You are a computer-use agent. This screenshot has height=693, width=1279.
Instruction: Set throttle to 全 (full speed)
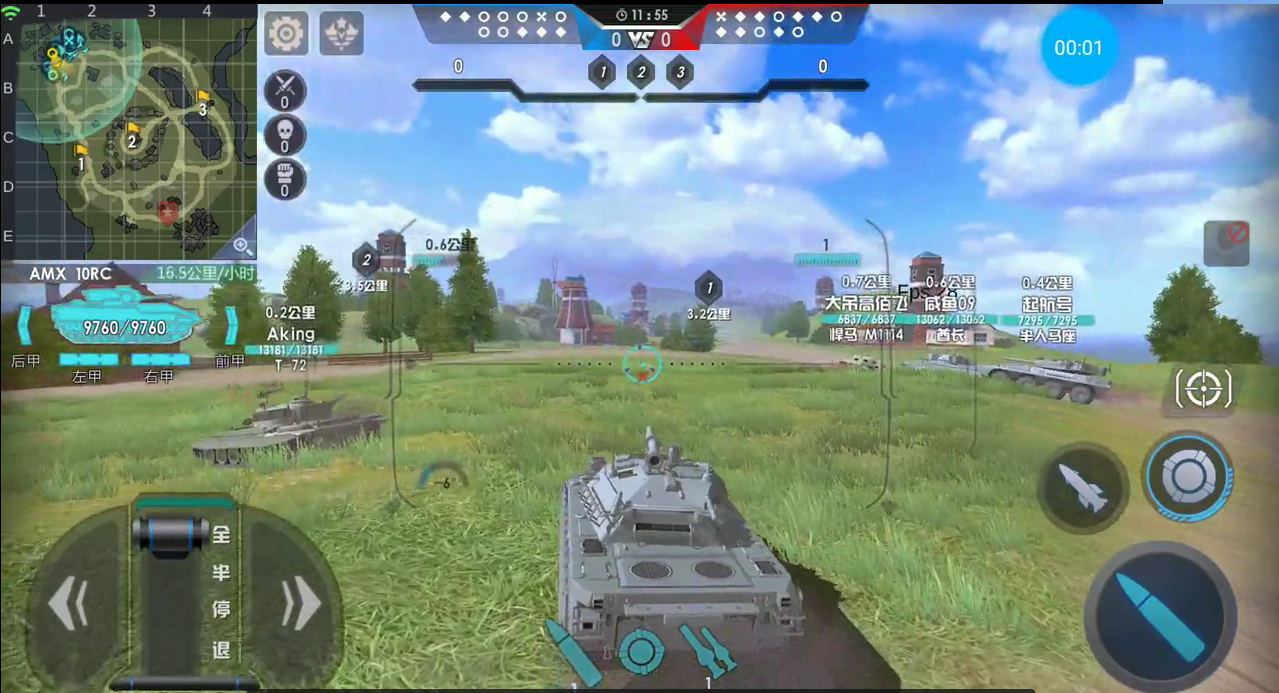(221, 536)
